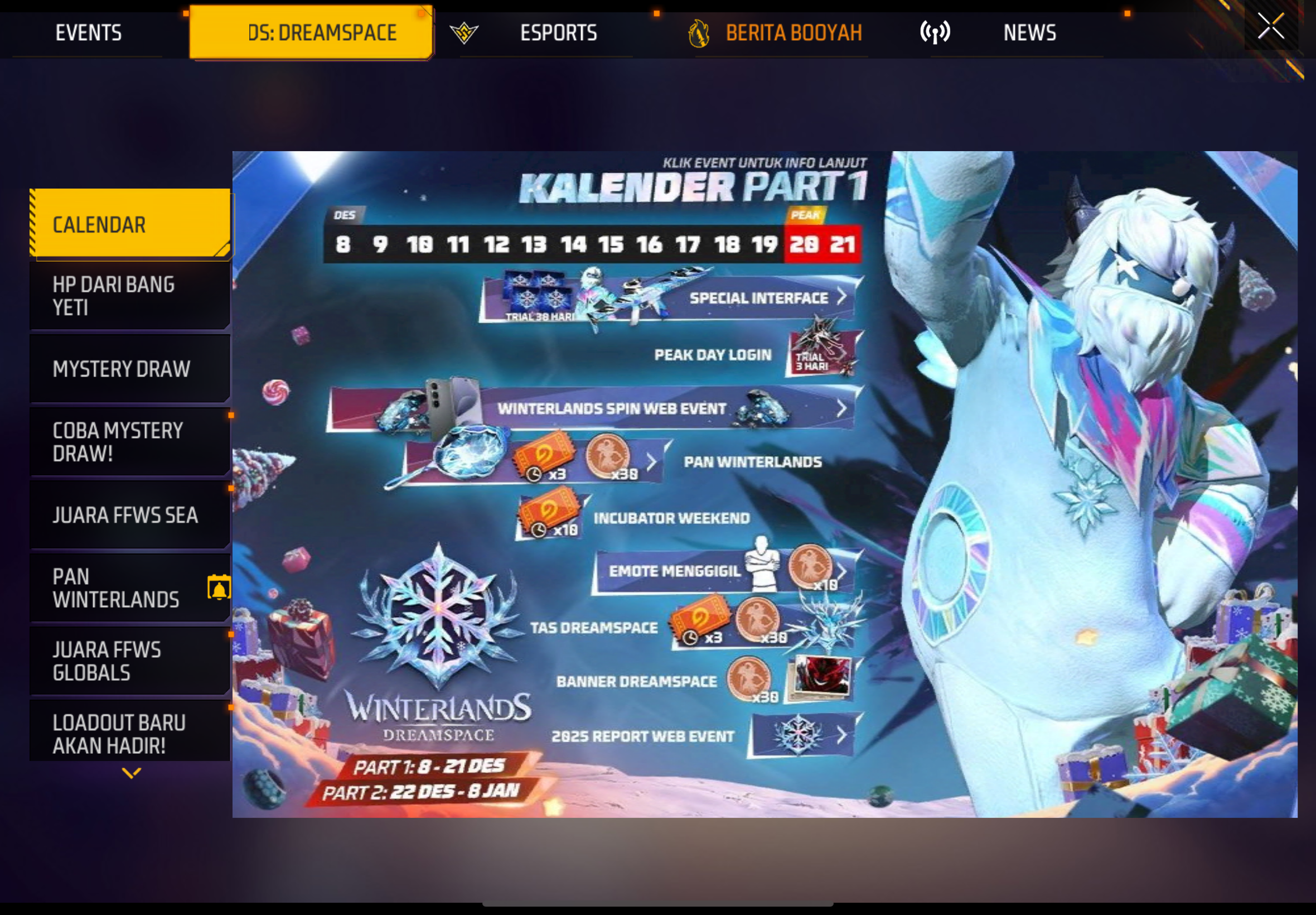Click peak day 20 on the calendar
This screenshot has width=1316, height=915.
click(805, 243)
